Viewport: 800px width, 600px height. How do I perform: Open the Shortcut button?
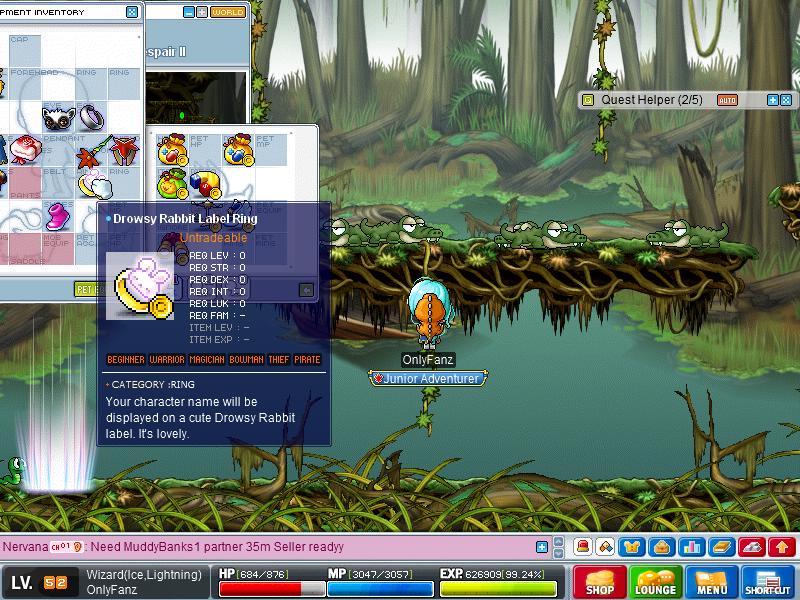(x=767, y=581)
